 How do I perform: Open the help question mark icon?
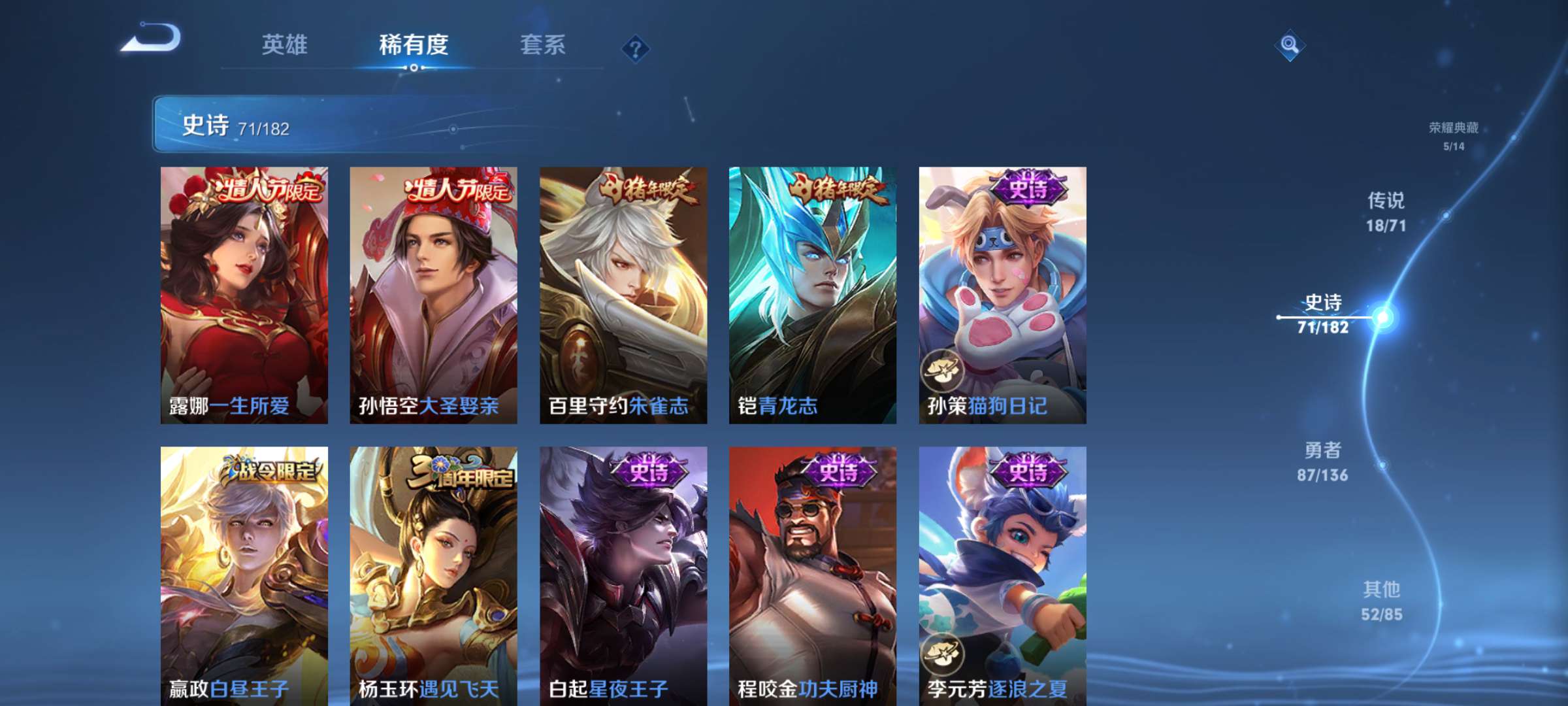tap(637, 47)
